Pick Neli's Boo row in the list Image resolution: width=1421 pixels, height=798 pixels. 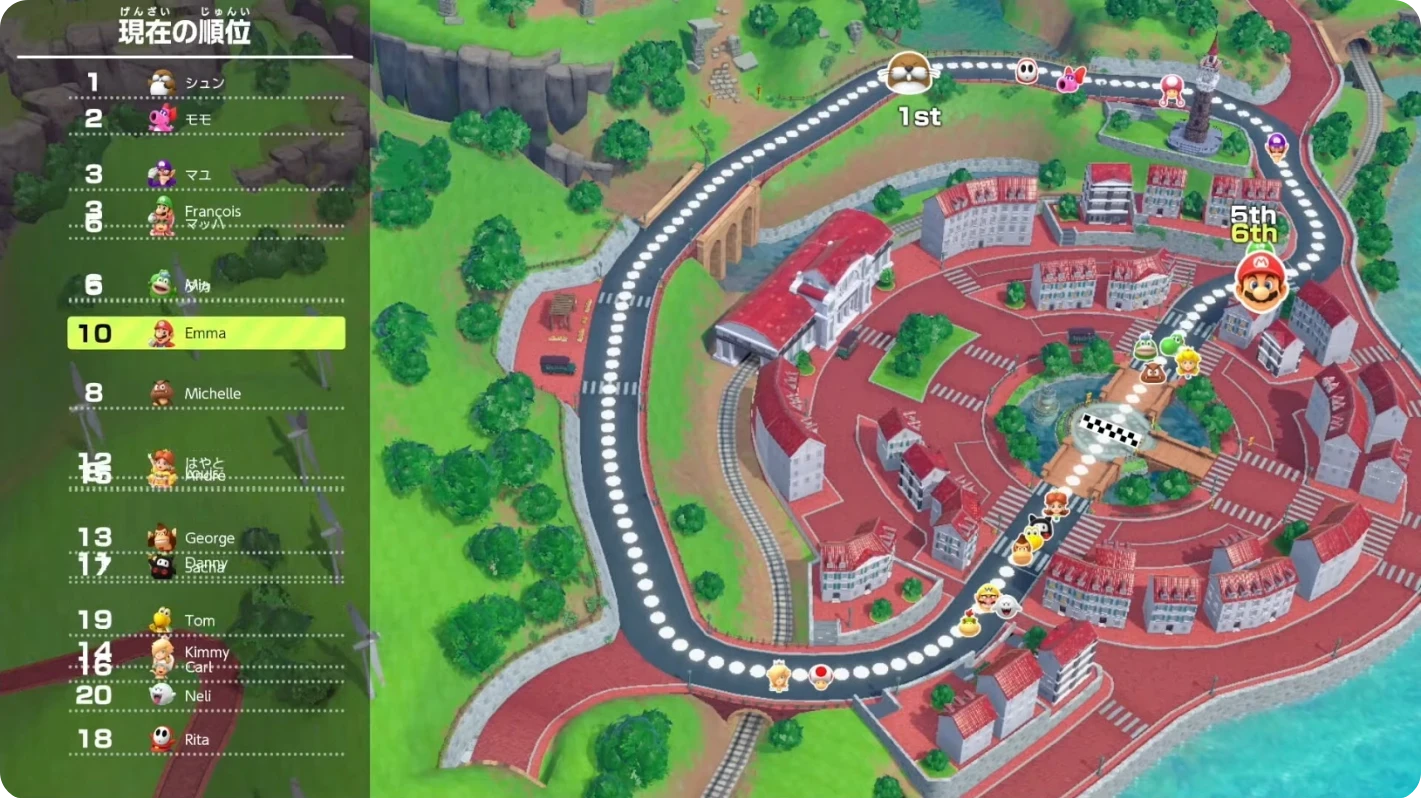pos(206,695)
